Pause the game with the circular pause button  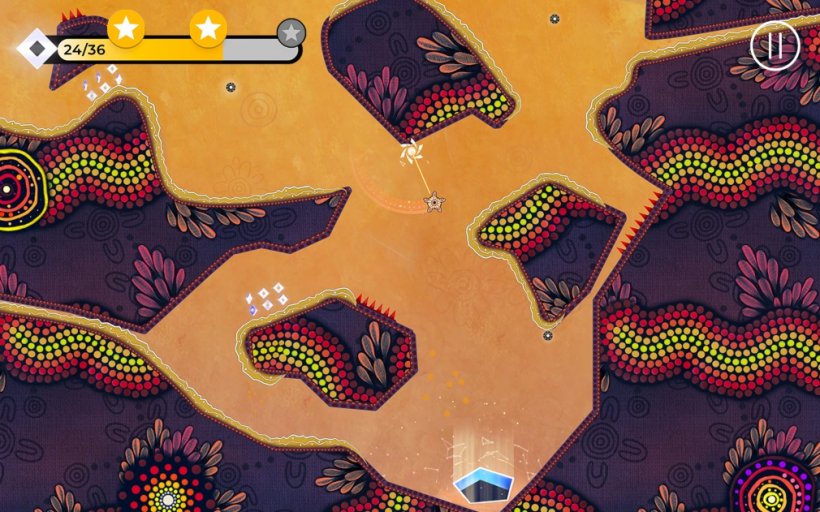(774, 45)
